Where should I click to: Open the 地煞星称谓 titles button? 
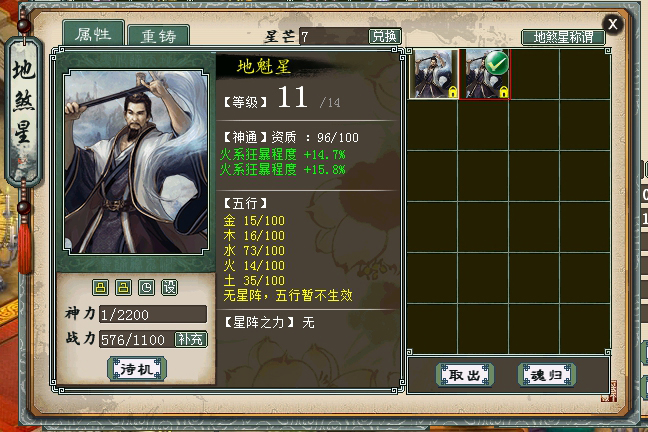tap(563, 37)
